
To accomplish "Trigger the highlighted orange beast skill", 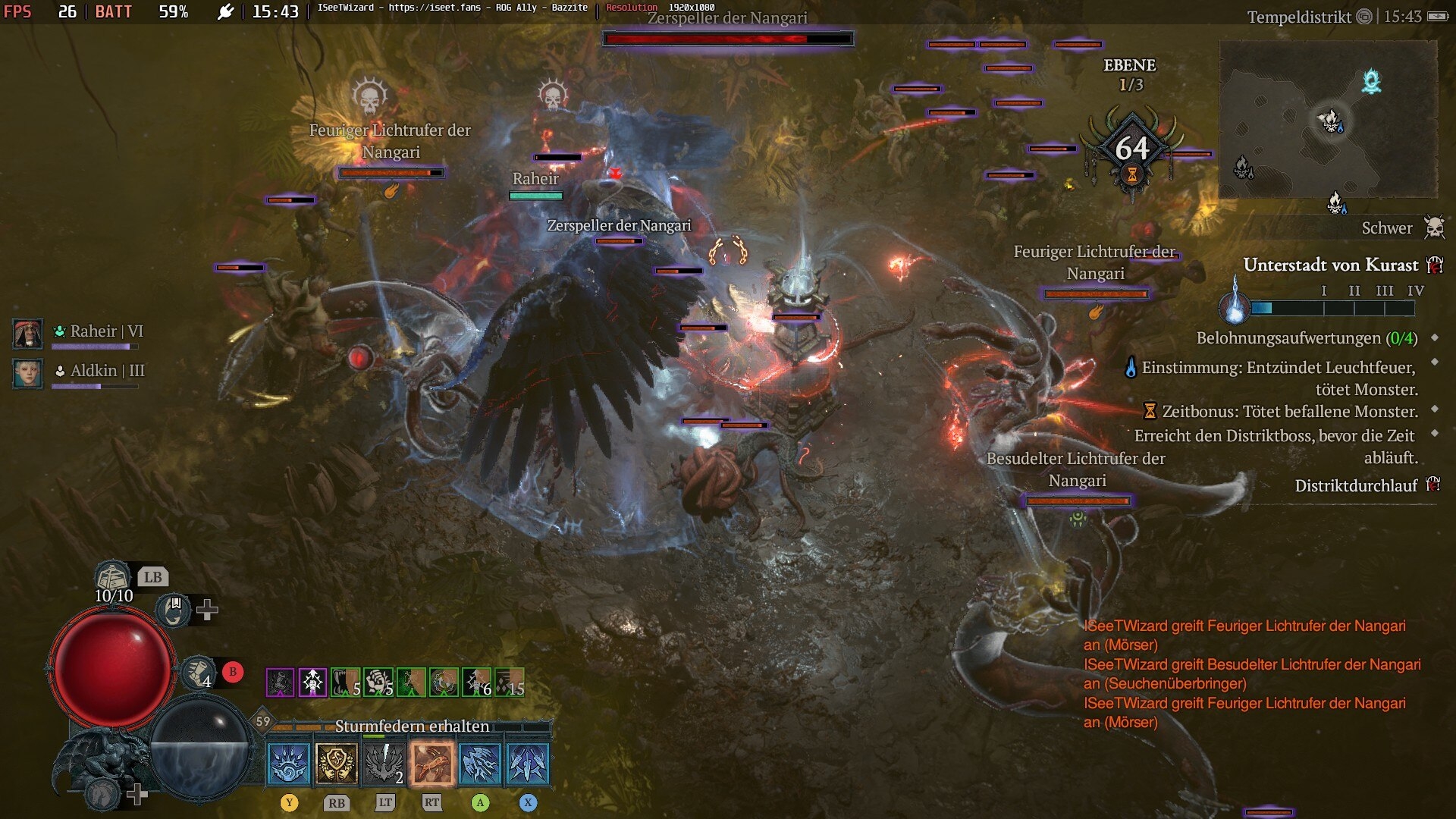I will point(432,763).
